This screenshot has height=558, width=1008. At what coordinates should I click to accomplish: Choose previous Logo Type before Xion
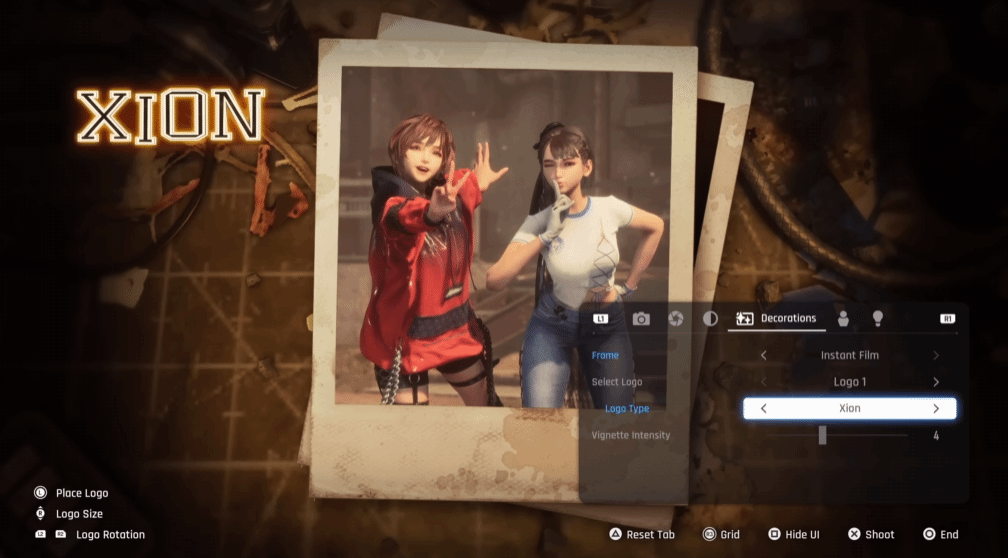(x=764, y=408)
